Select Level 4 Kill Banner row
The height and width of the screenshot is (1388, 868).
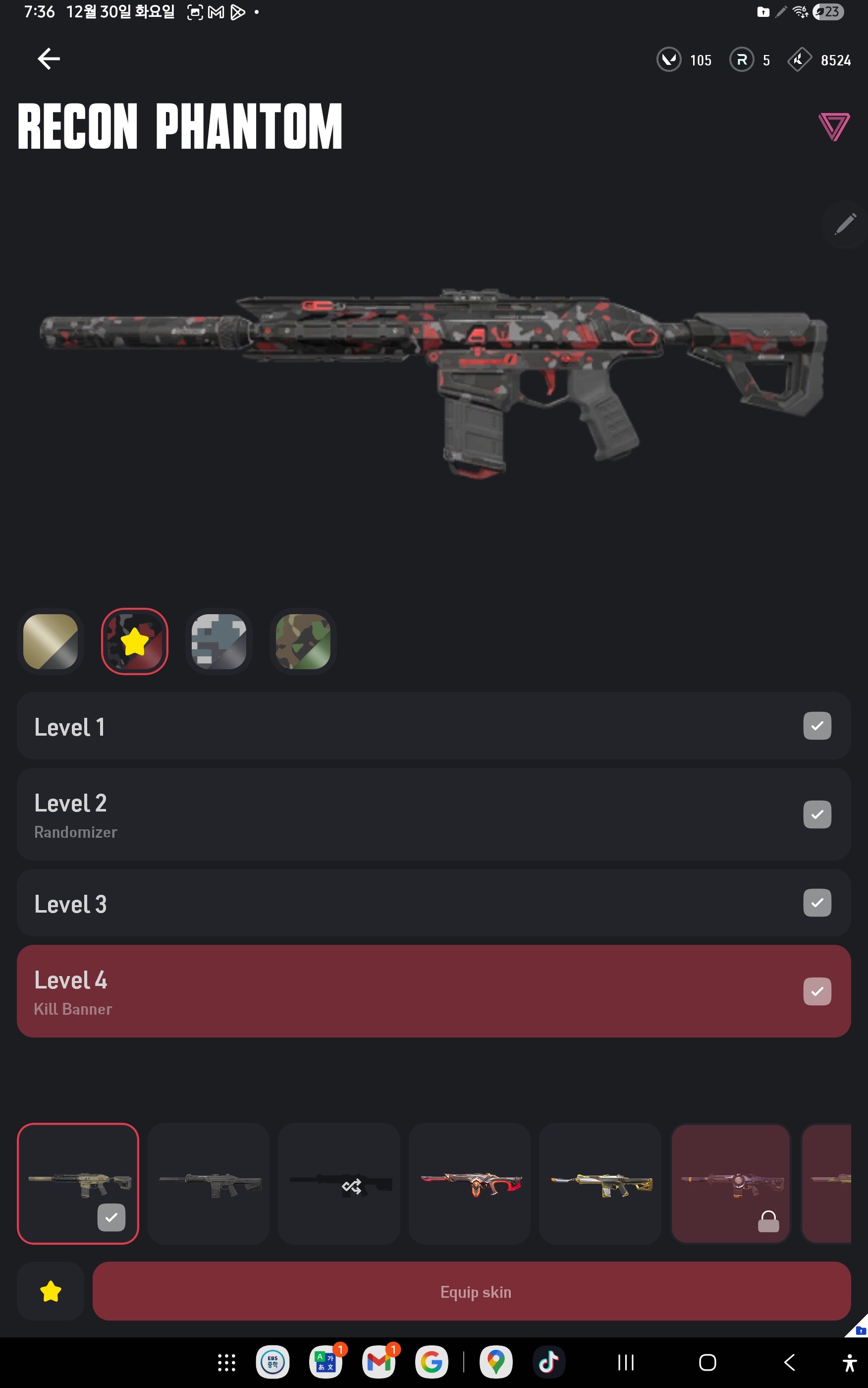[434, 991]
